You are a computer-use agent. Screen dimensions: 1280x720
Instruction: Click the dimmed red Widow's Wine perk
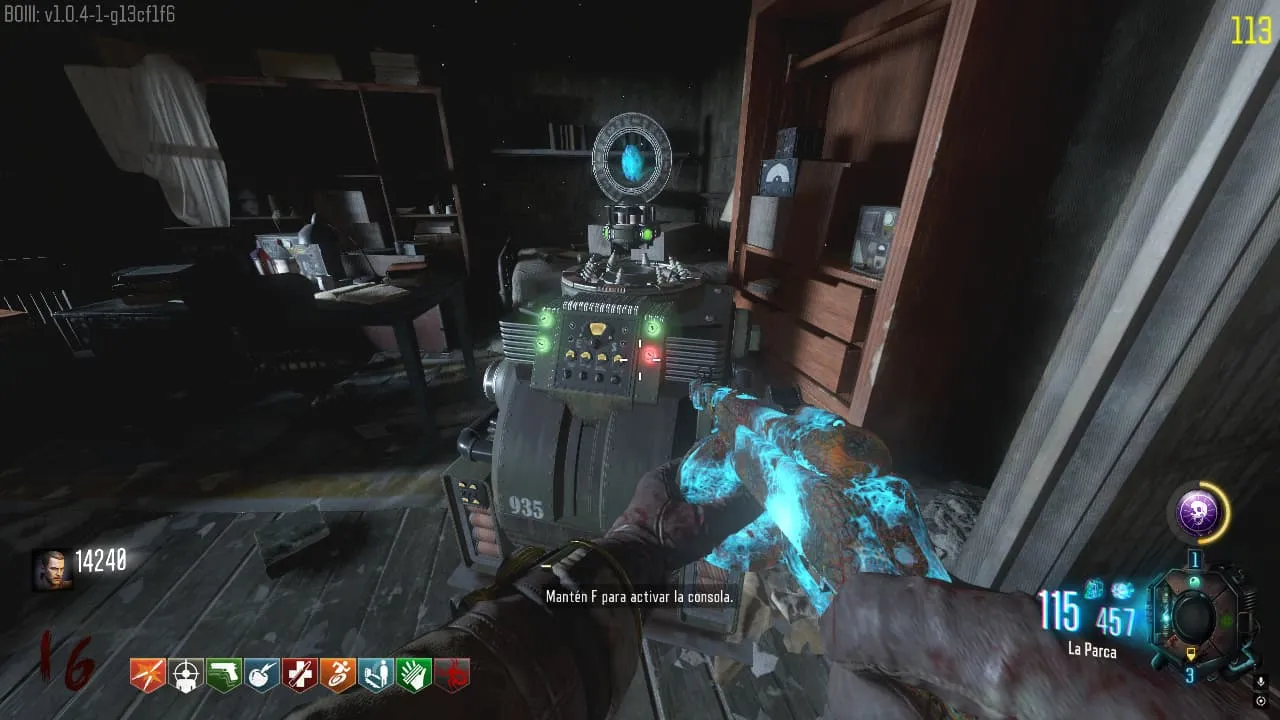[452, 675]
